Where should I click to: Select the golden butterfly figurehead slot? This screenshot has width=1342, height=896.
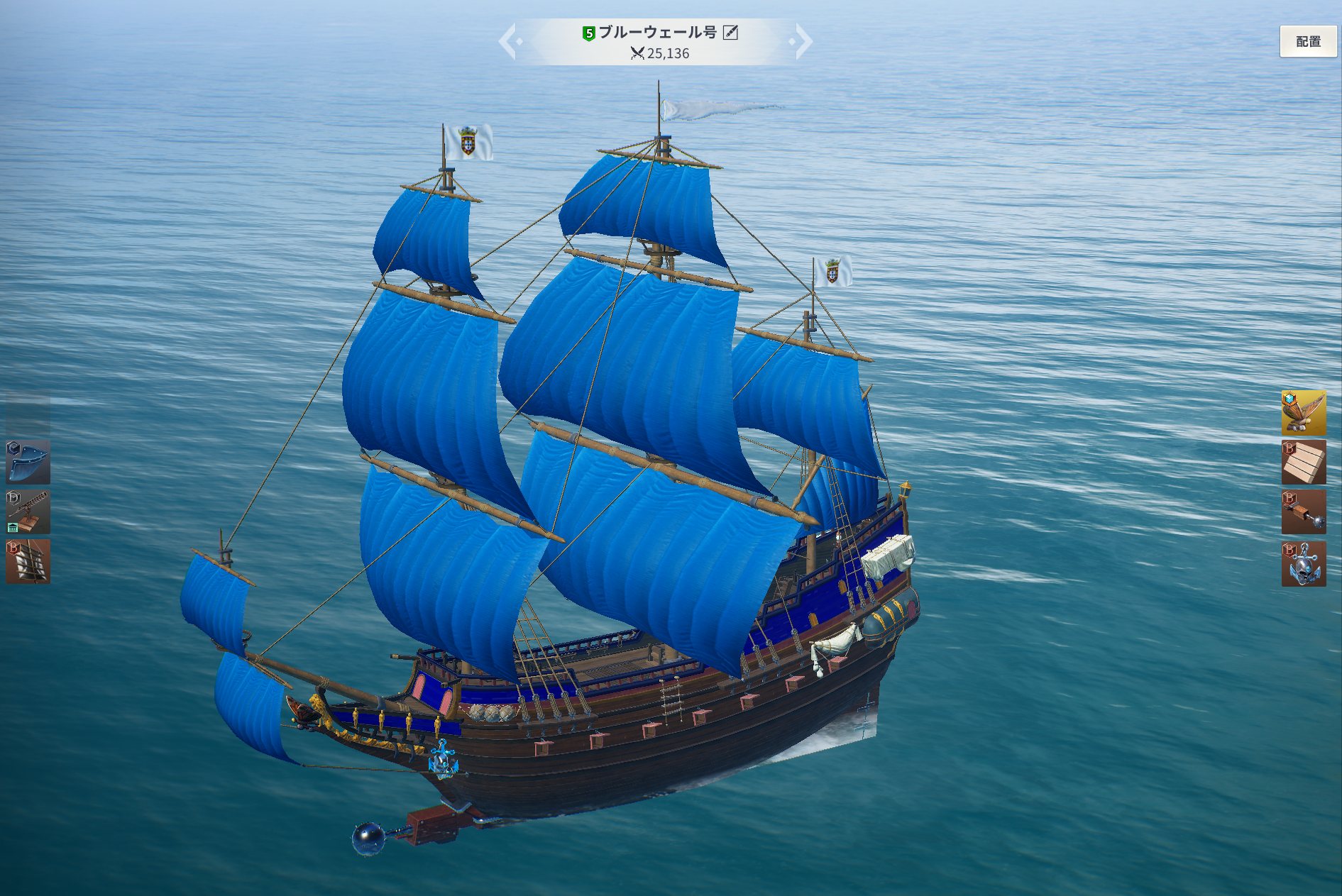point(1303,412)
